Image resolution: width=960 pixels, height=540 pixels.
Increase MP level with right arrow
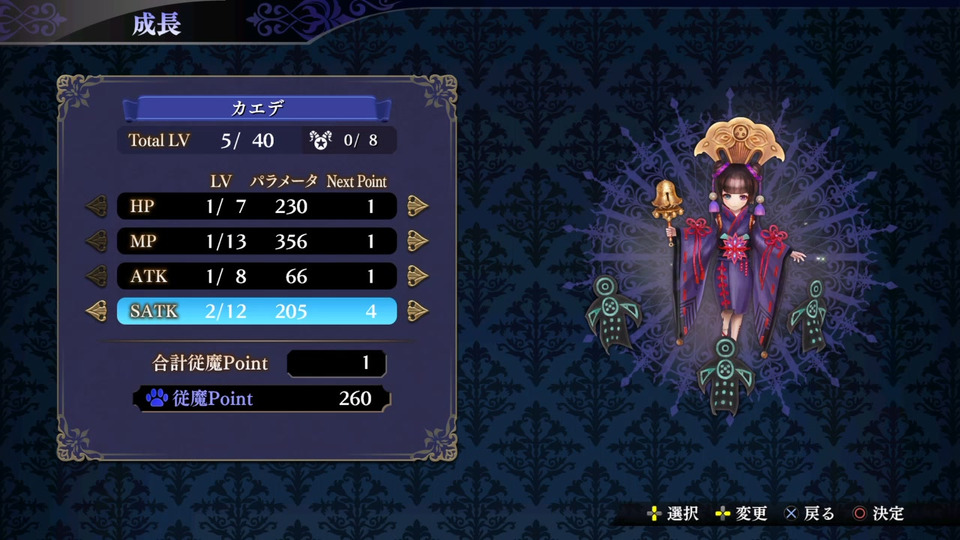[418, 242]
